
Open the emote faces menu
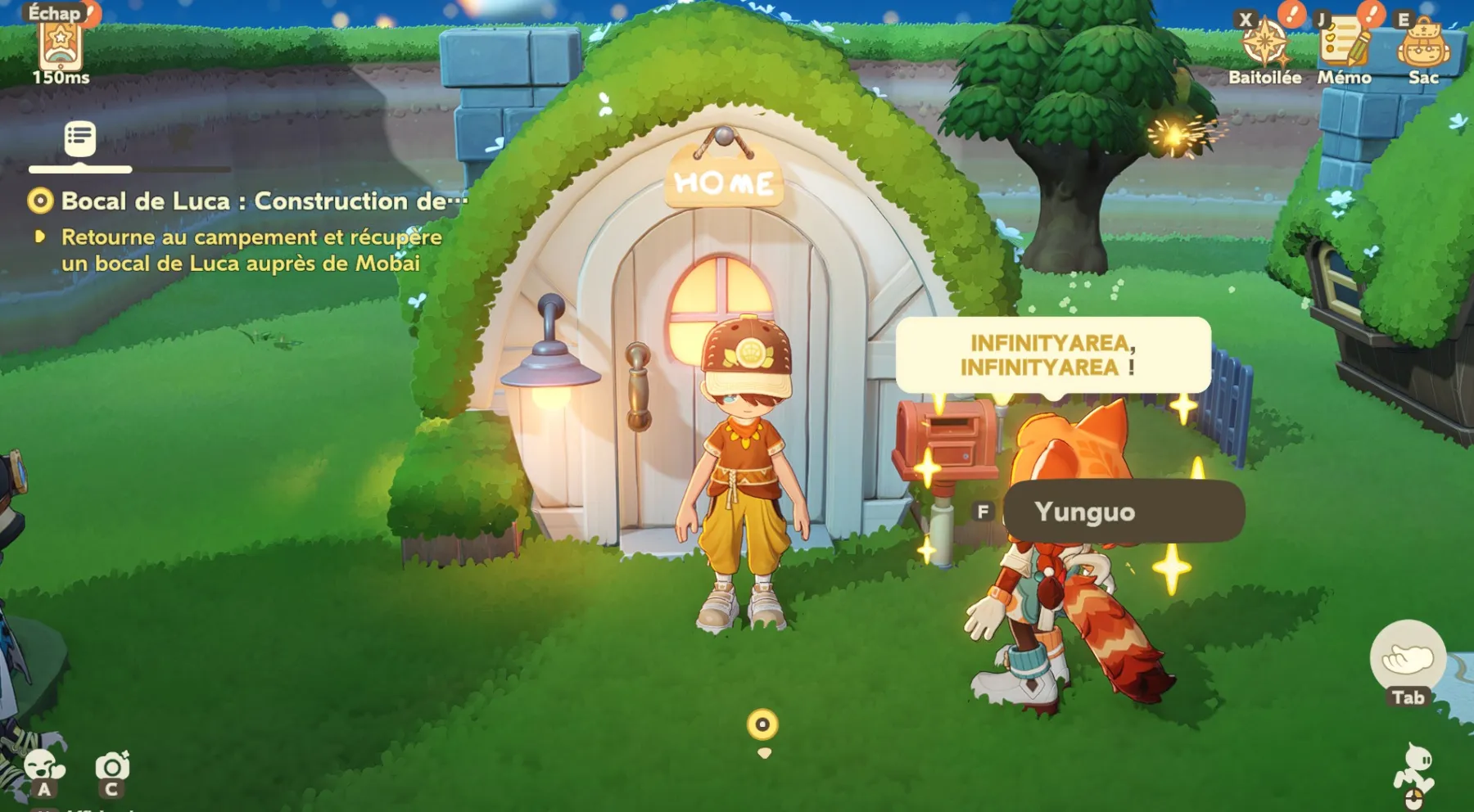click(44, 767)
